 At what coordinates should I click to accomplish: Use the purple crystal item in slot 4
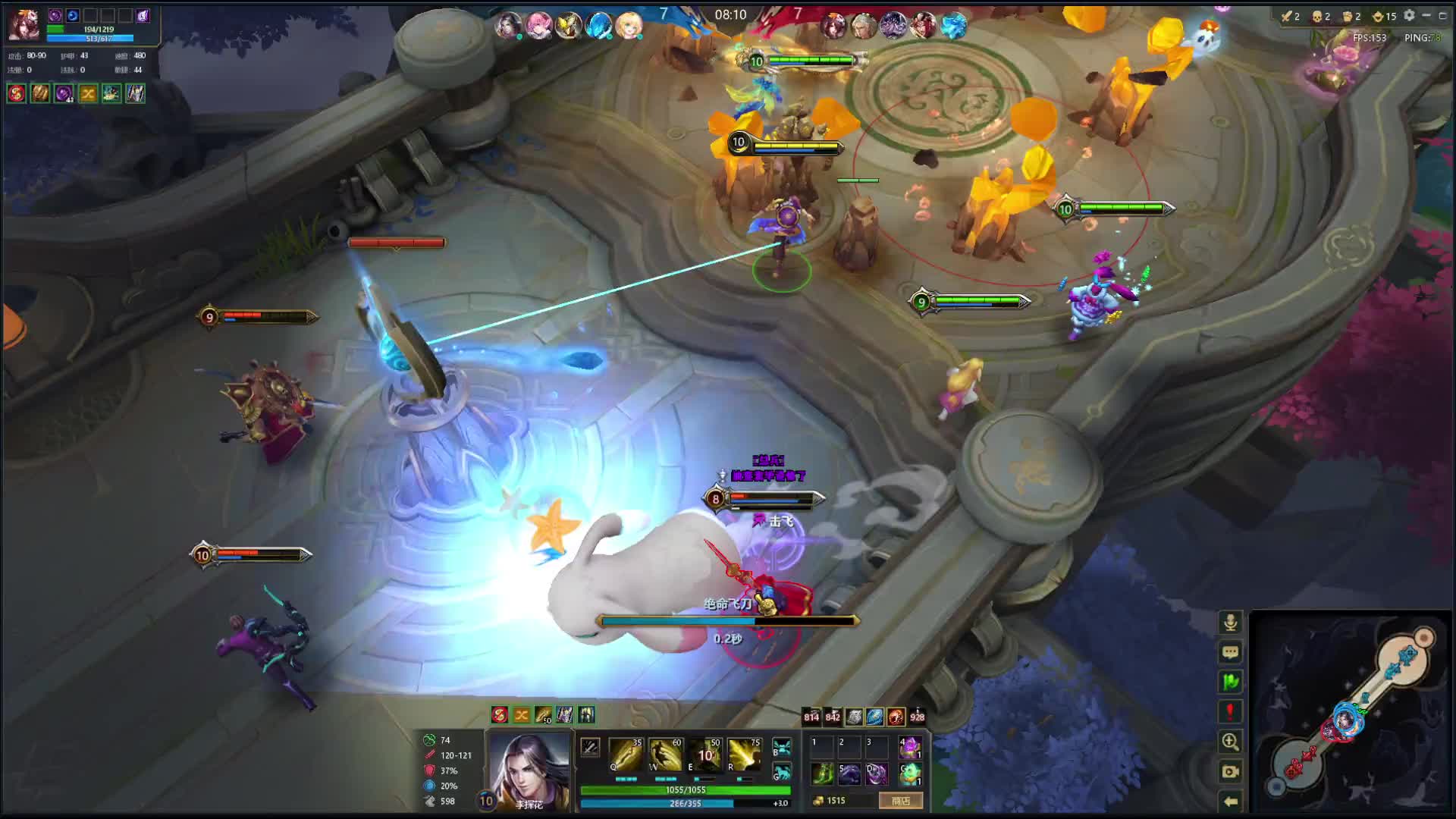(x=910, y=748)
